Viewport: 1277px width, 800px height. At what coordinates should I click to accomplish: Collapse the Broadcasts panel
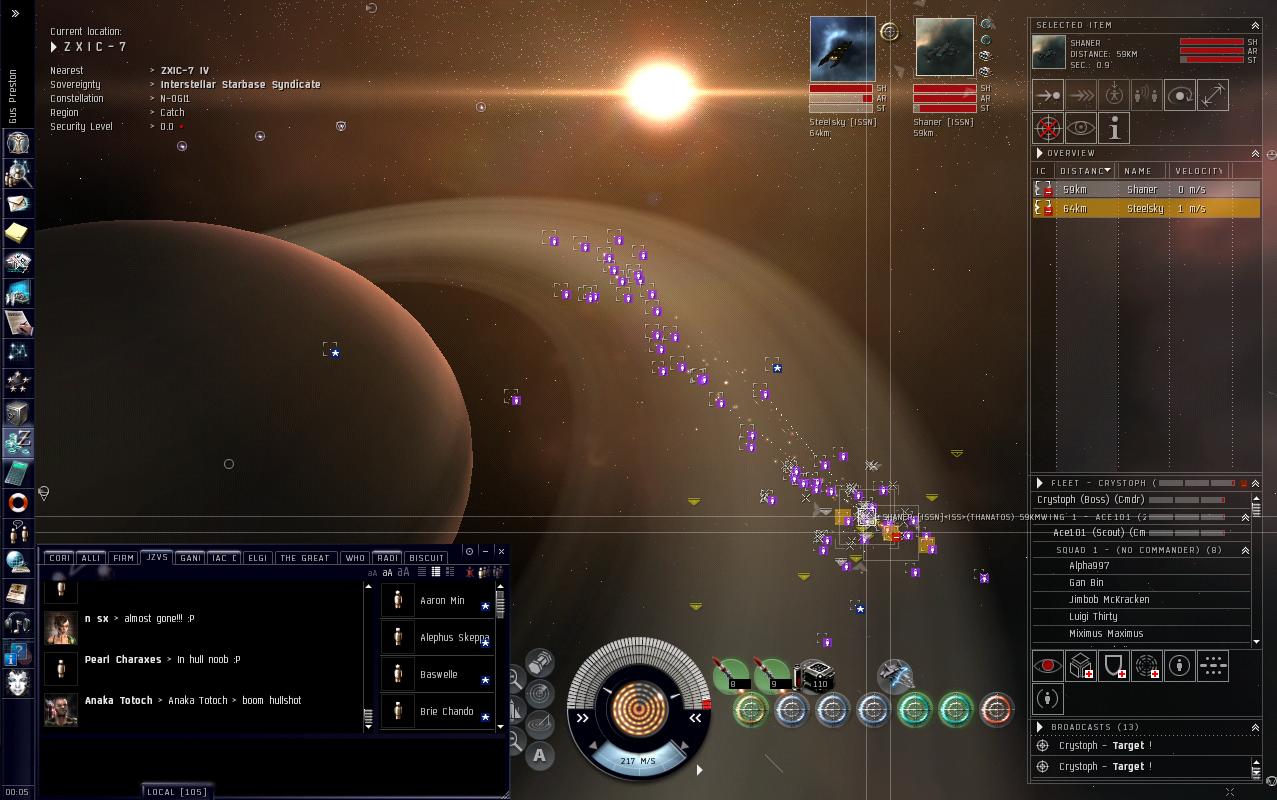point(1255,727)
